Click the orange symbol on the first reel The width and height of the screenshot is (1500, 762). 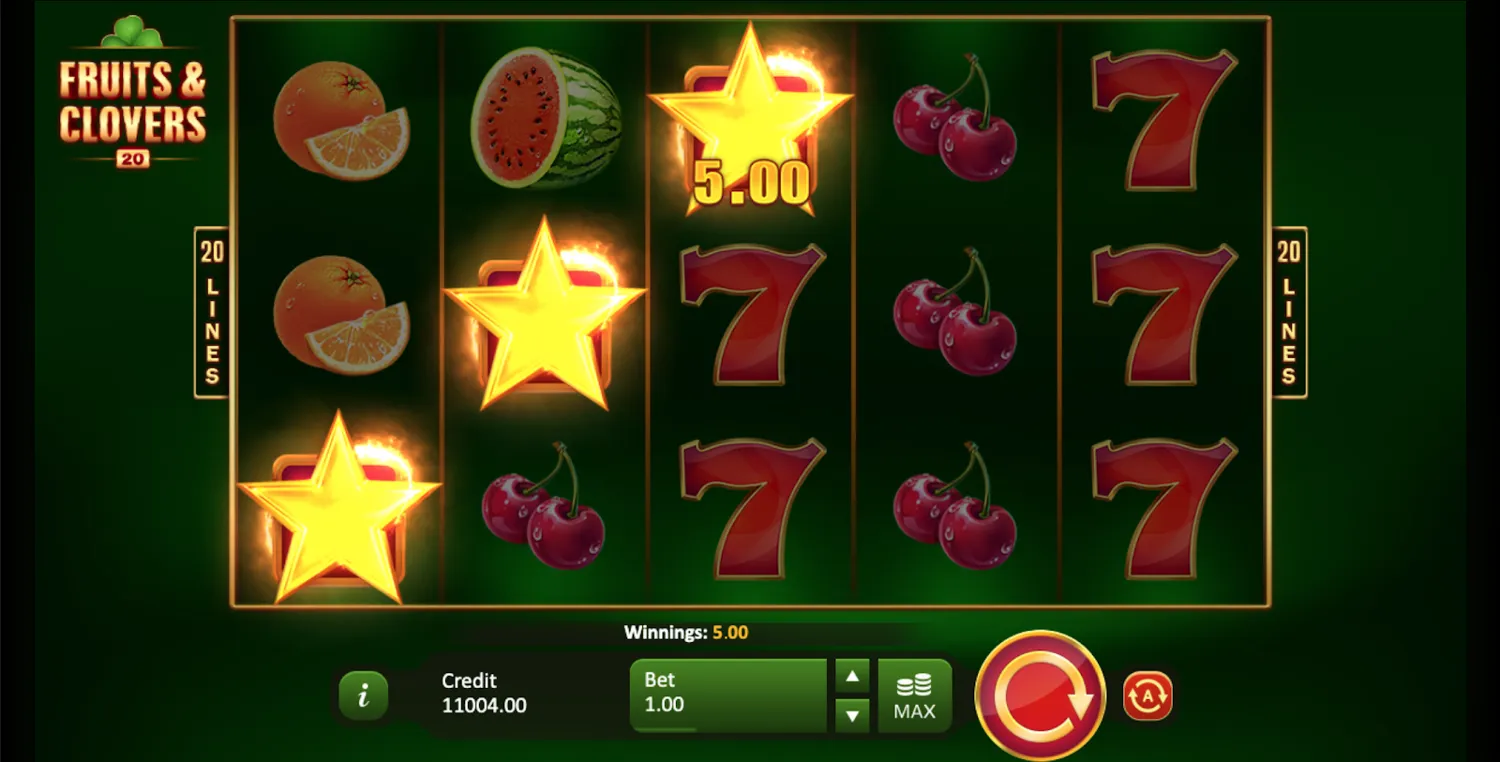pos(340,120)
